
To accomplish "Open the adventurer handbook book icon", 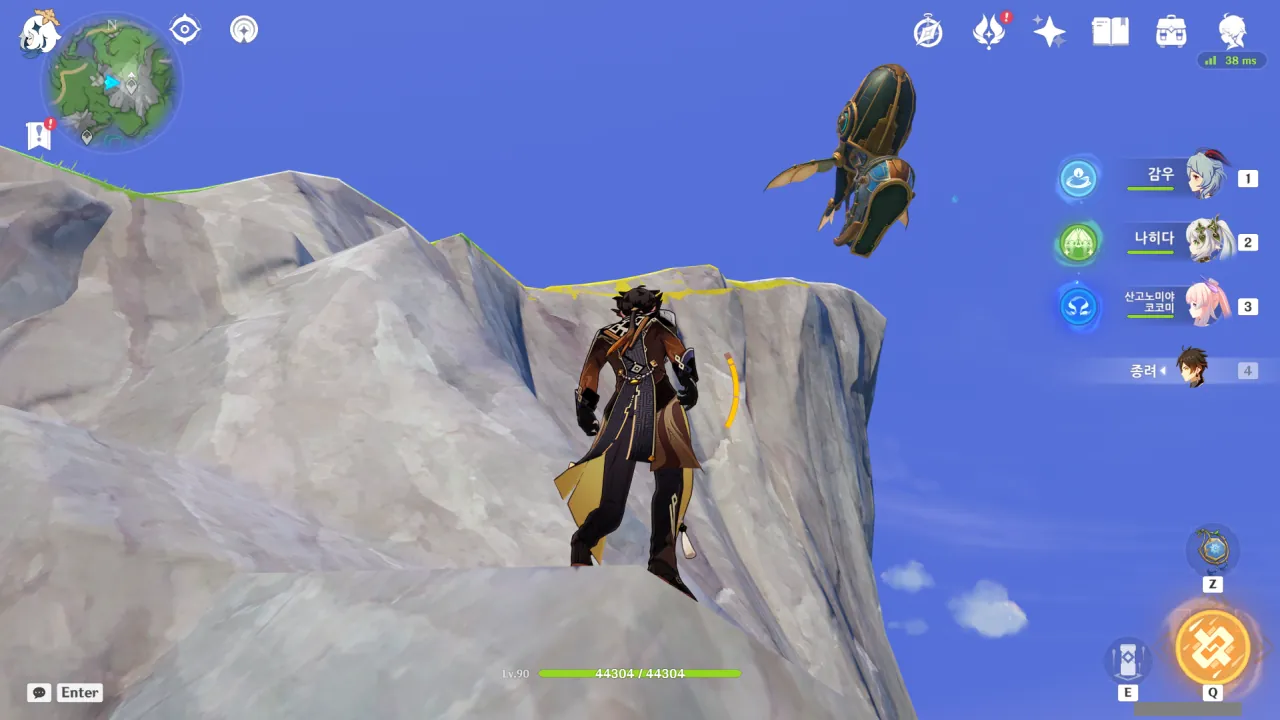I will [1110, 32].
